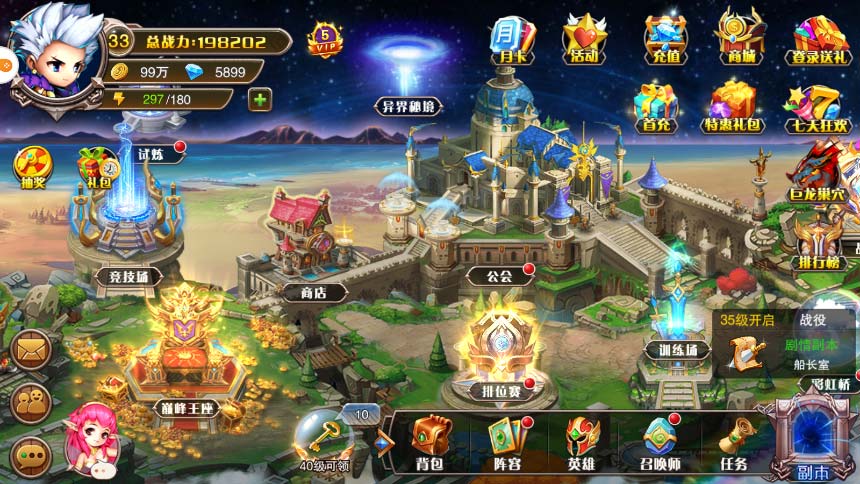Claim the 登录送礼 login gift

821,40
